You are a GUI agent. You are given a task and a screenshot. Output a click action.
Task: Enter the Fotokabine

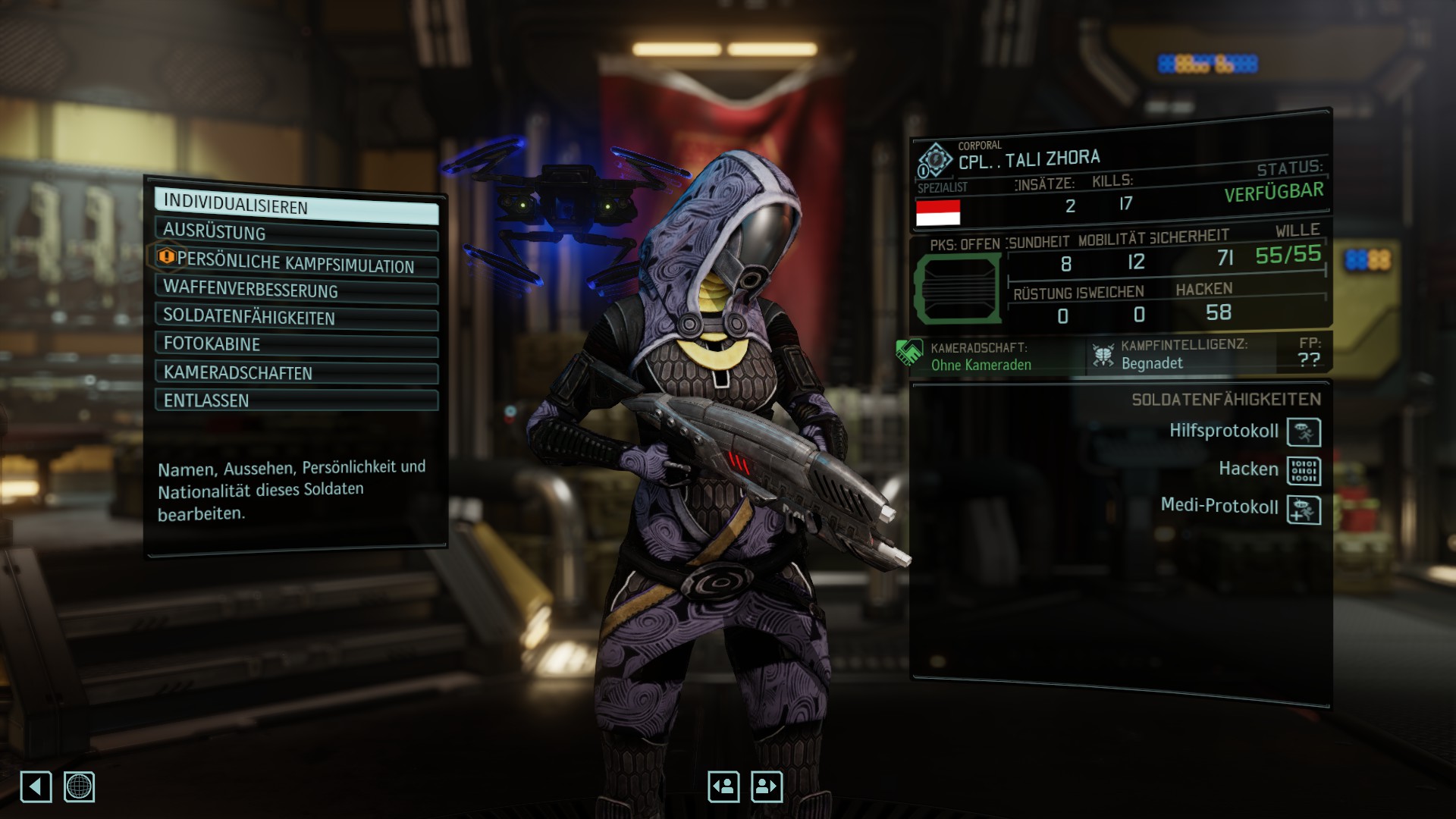pyautogui.click(x=296, y=345)
